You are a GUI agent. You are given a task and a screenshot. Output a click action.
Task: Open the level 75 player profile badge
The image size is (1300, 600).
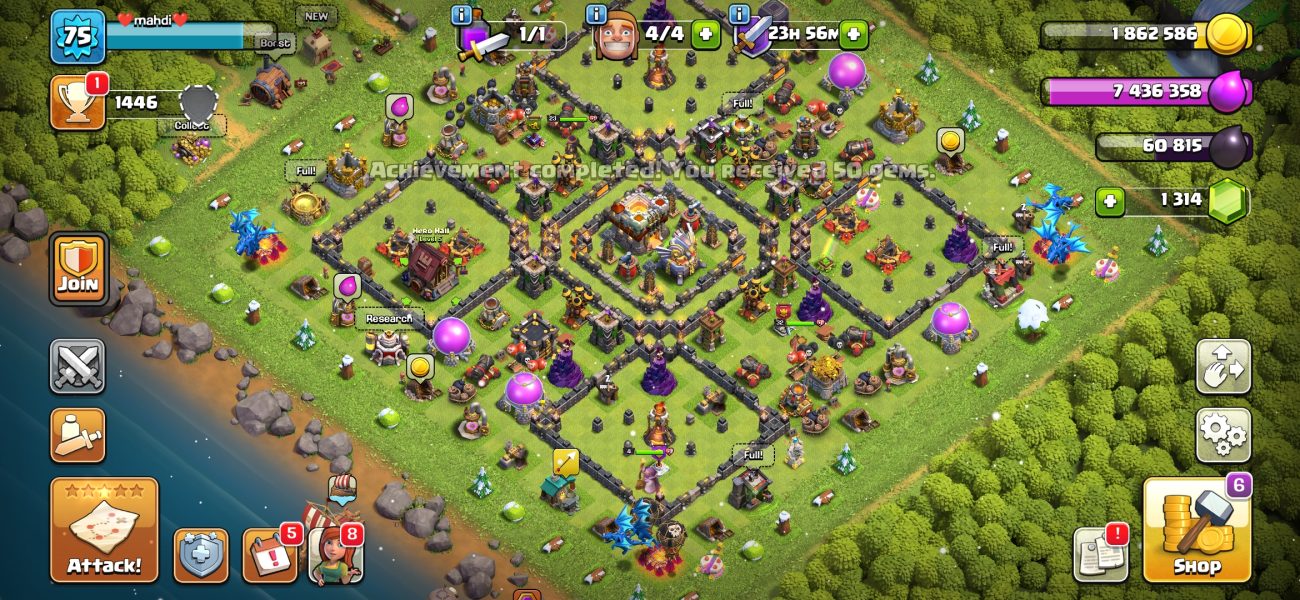(x=77, y=37)
